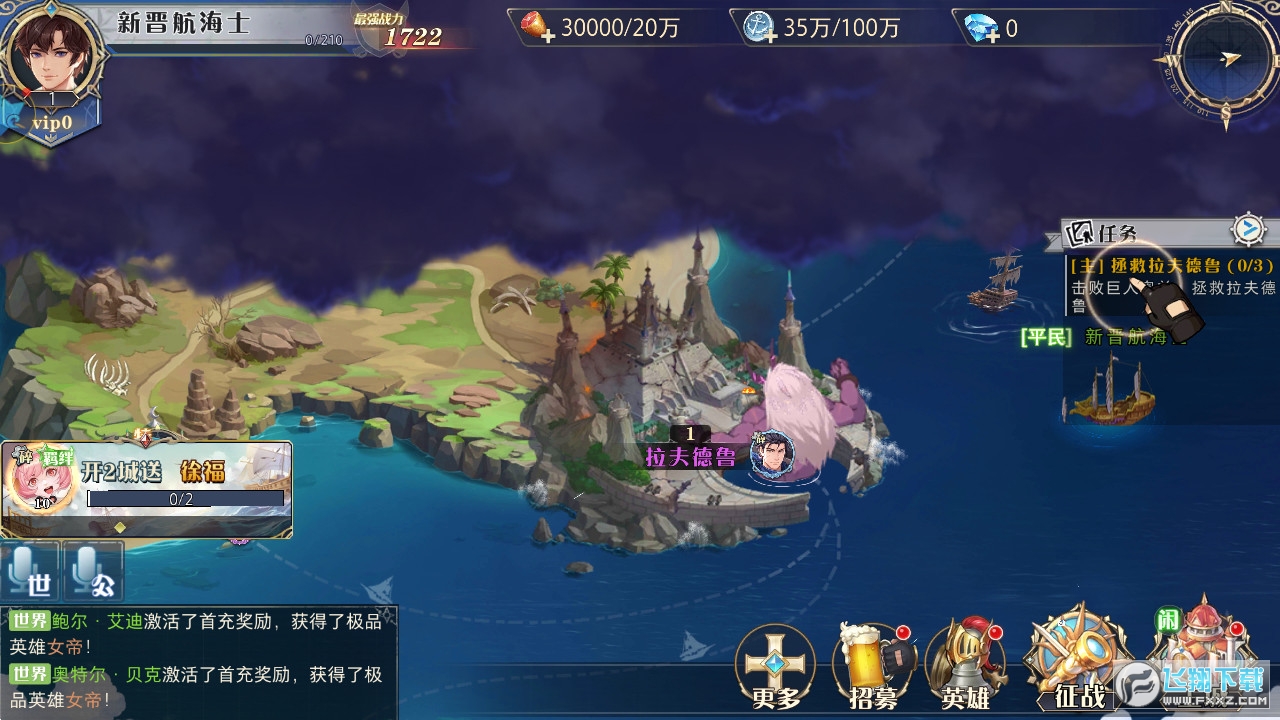Open the 英雄 heroes screen
Viewport: 1280px width, 720px height.
(x=966, y=667)
